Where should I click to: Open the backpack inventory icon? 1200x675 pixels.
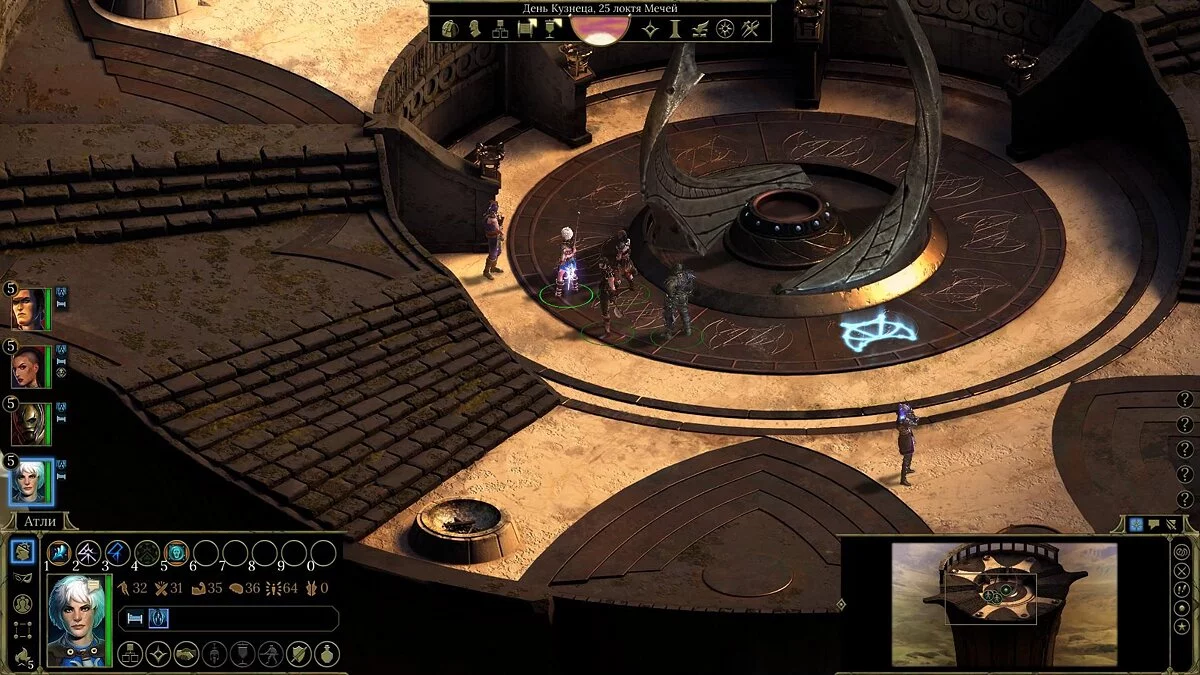(452, 29)
